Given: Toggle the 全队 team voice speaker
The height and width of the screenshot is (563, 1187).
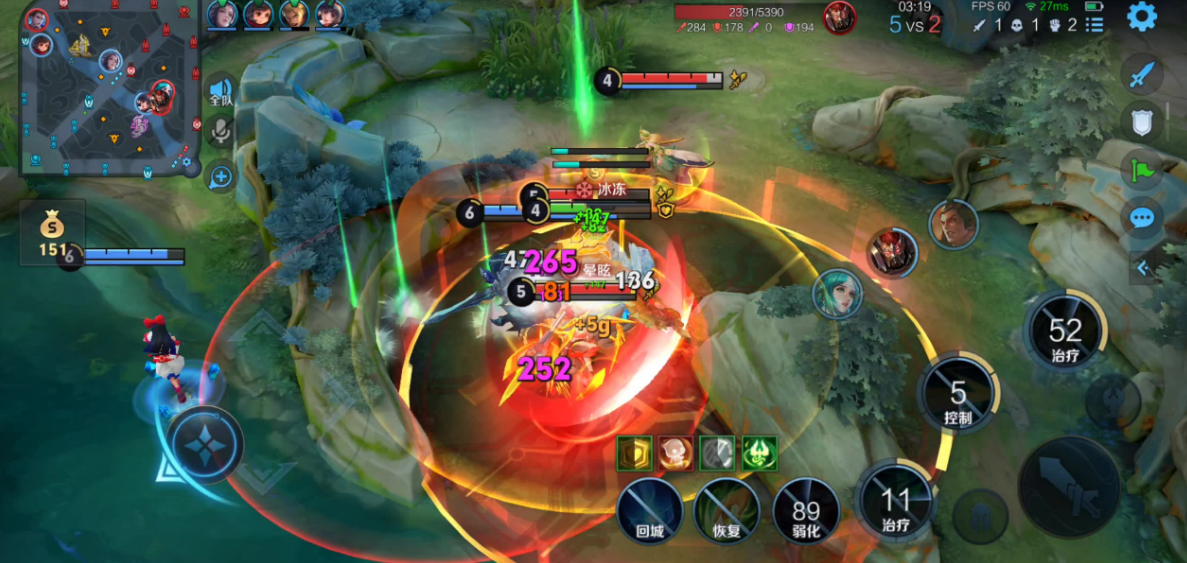Looking at the screenshot, I should click(220, 94).
